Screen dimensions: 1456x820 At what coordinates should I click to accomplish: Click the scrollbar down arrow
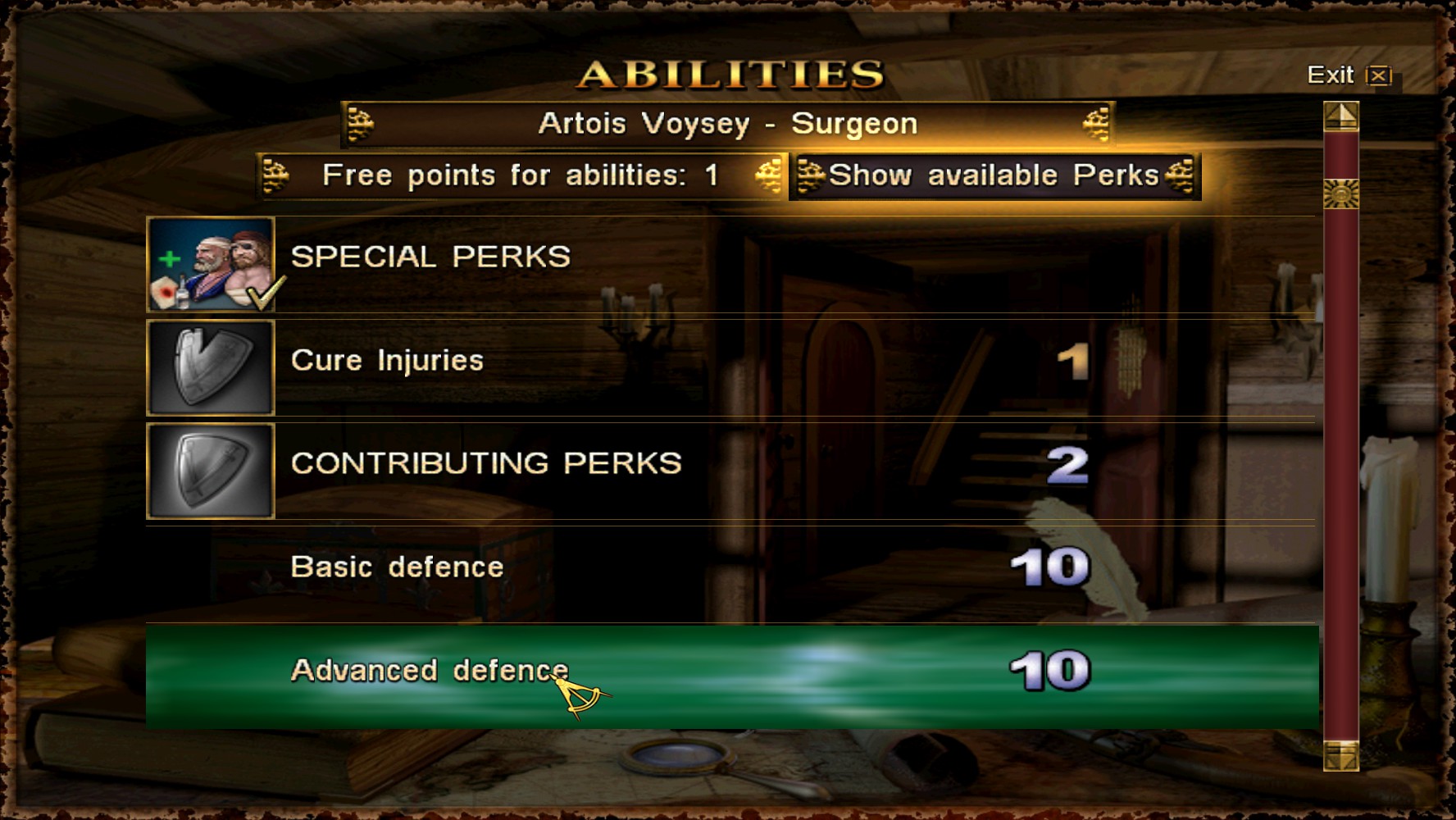point(1341,755)
